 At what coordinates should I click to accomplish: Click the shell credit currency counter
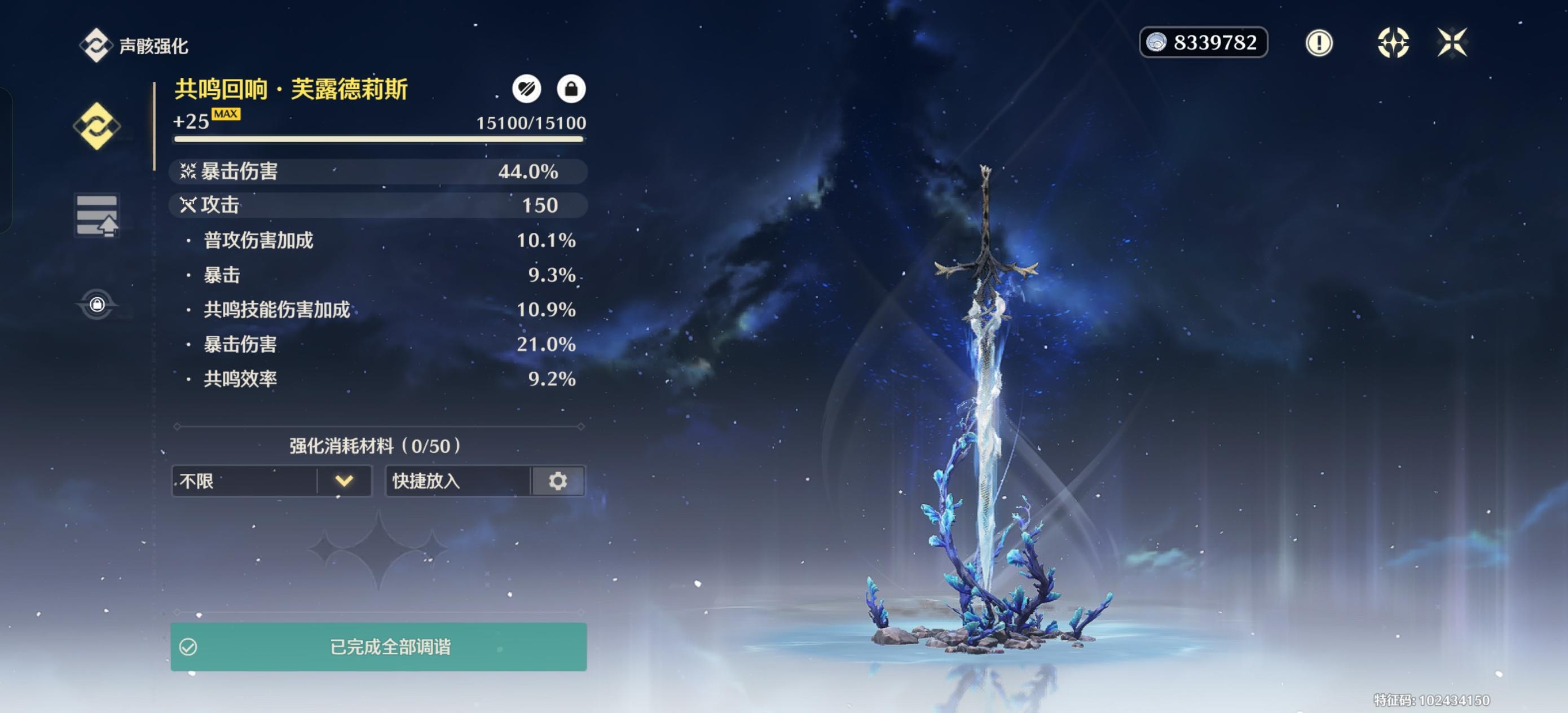coord(1204,43)
